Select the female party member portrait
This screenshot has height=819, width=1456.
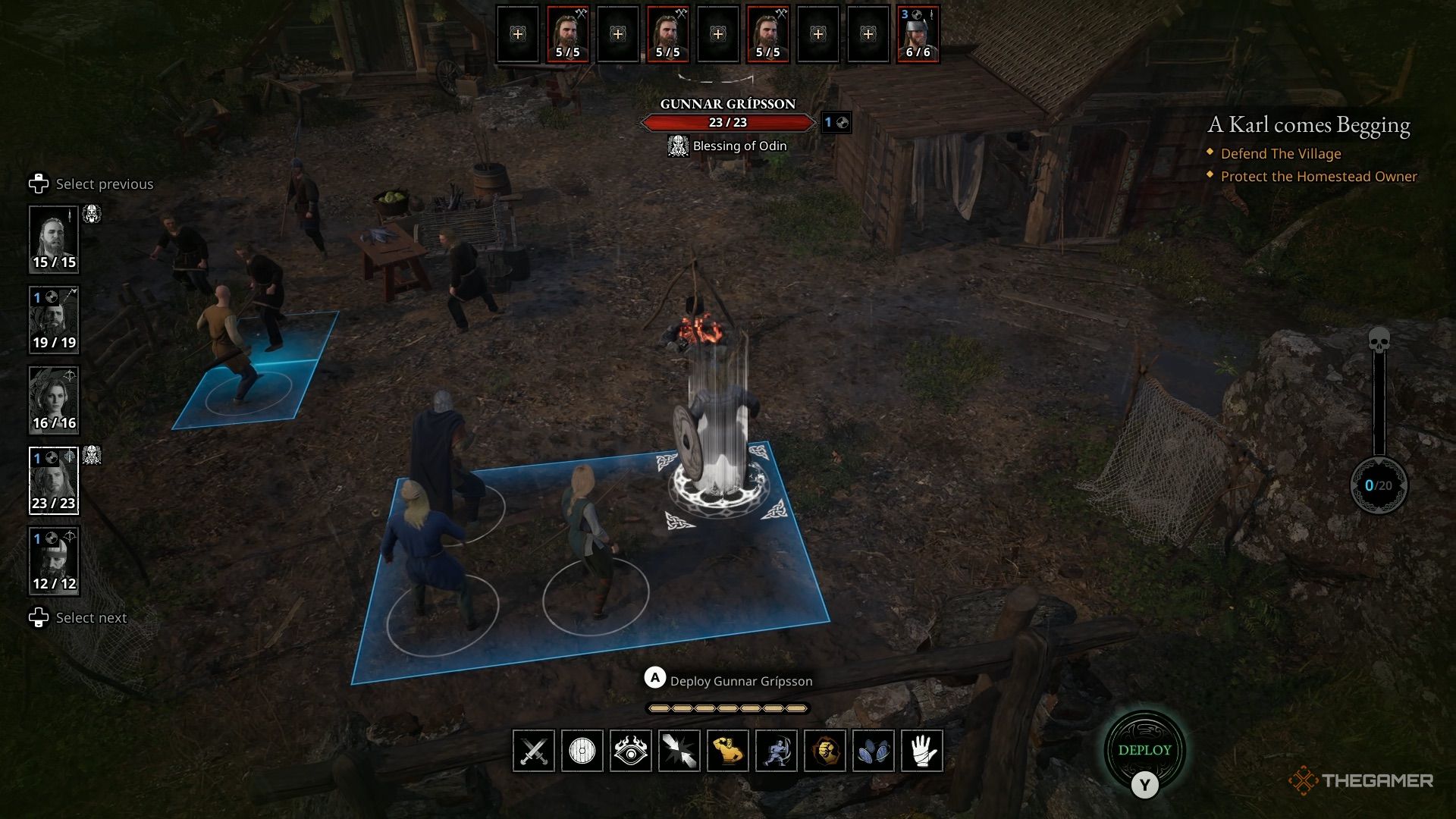54,400
